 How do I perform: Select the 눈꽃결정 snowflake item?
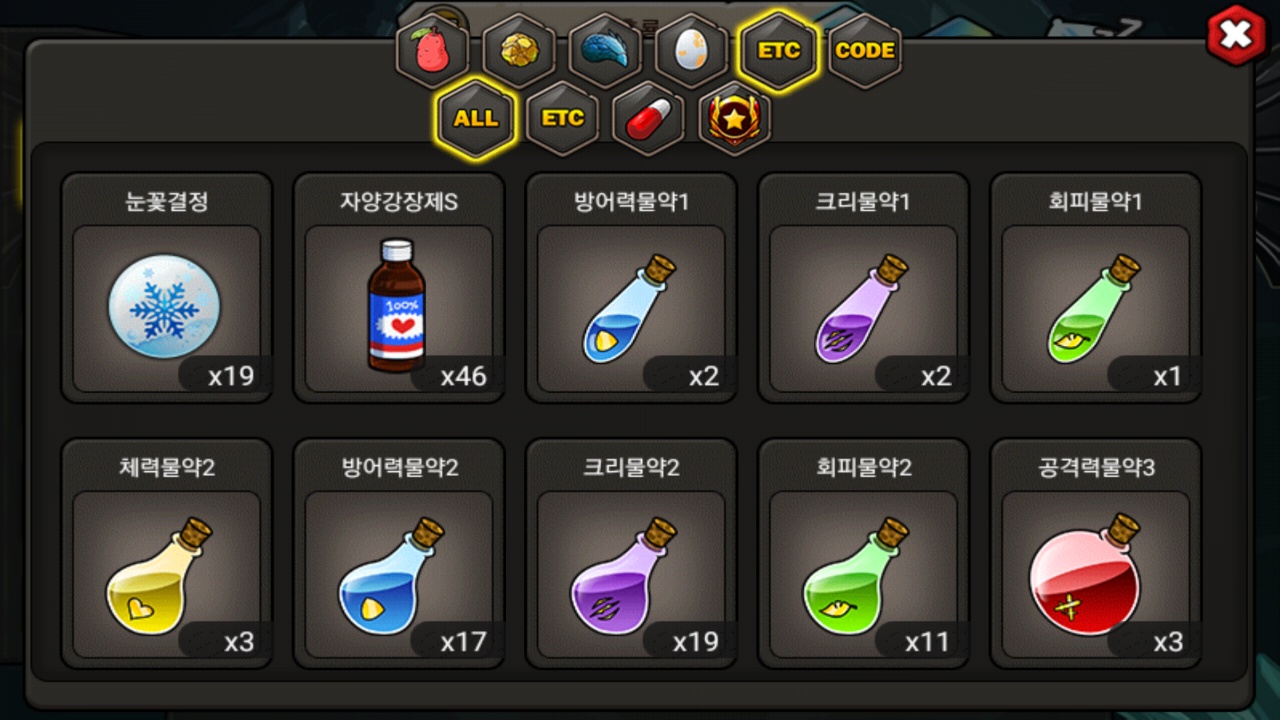[x=166, y=288]
